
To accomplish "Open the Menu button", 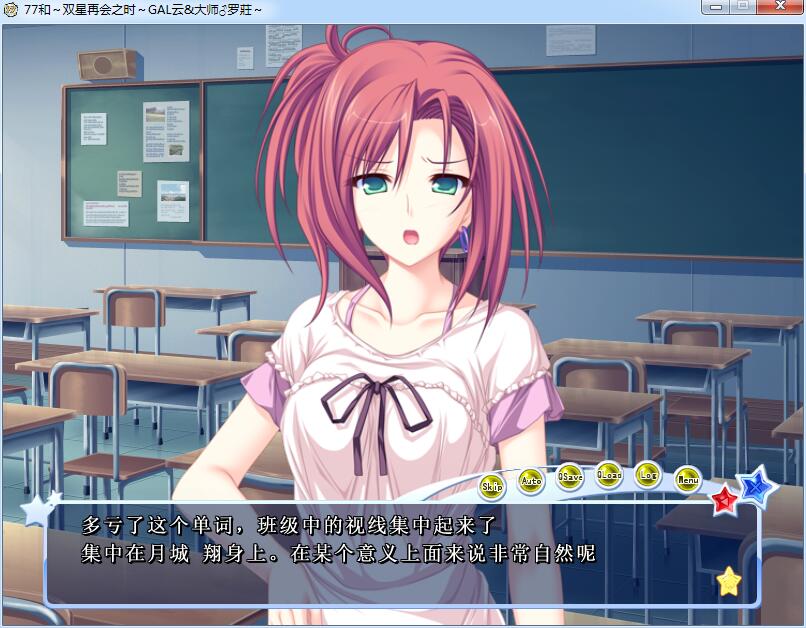I will (x=687, y=479).
